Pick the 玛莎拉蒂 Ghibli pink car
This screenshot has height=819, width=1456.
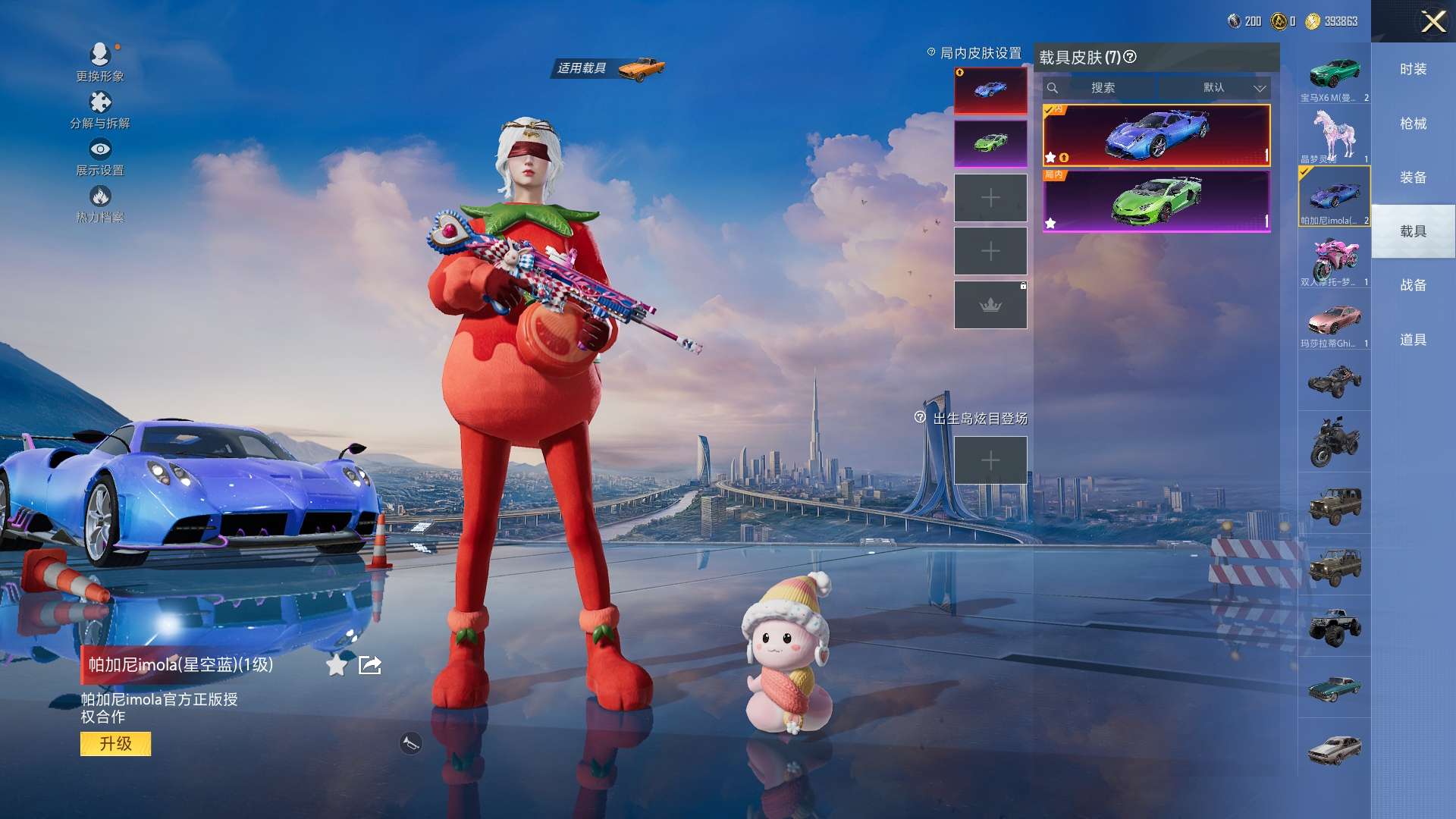coord(1334,322)
